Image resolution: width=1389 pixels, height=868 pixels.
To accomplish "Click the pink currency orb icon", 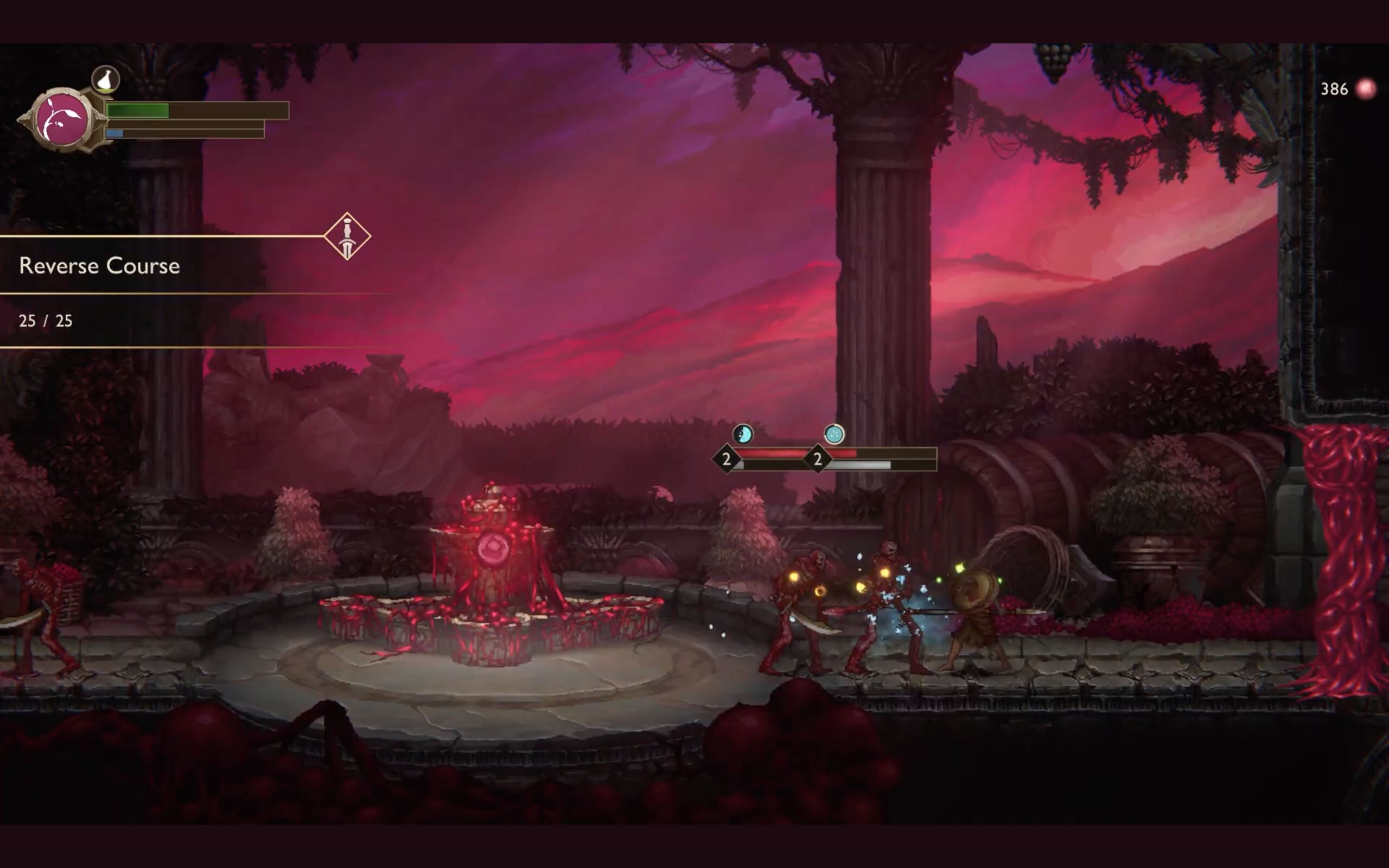I will [1366, 89].
